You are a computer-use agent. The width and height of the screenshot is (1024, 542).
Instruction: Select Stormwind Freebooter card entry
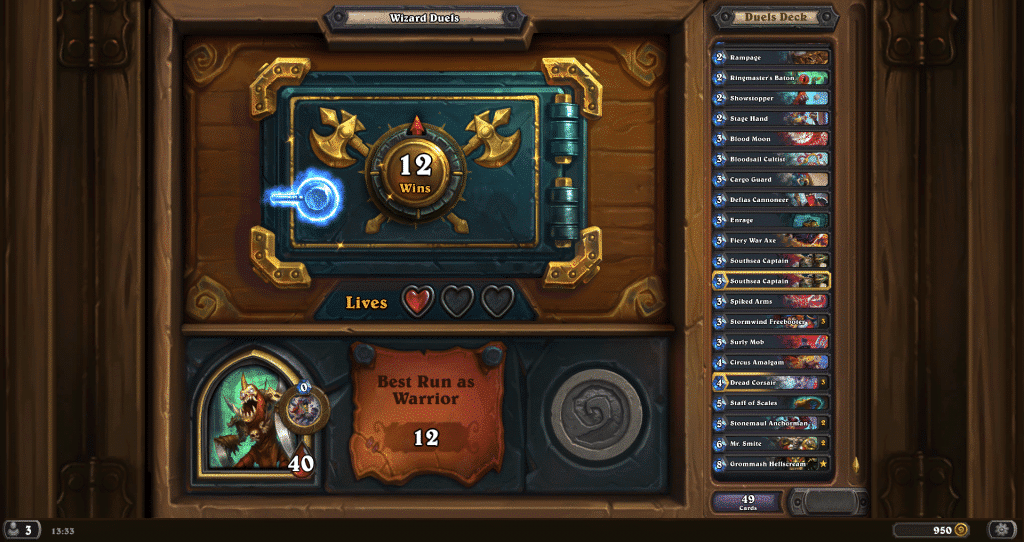[x=770, y=322]
